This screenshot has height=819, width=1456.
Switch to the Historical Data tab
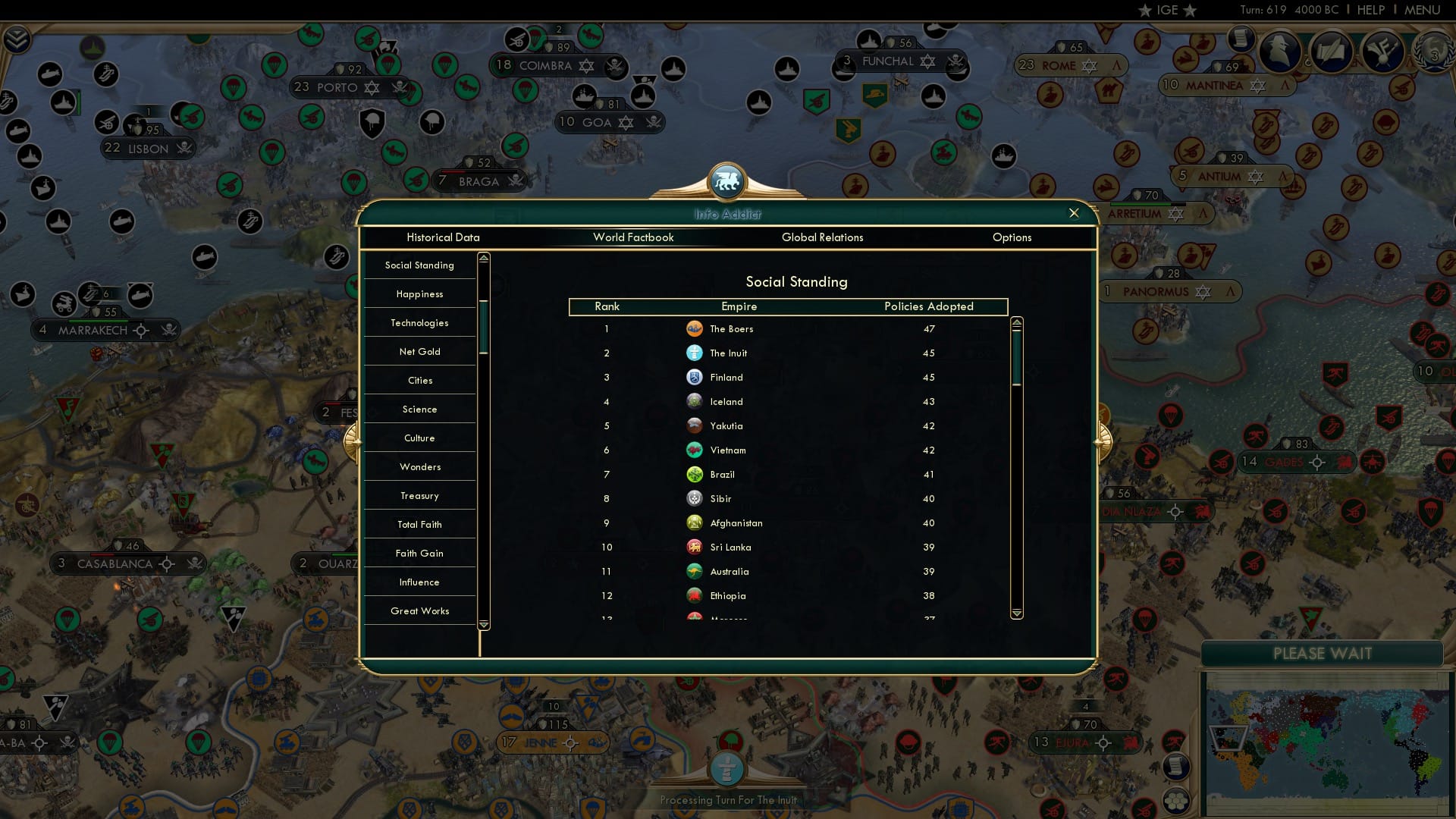[x=444, y=237]
